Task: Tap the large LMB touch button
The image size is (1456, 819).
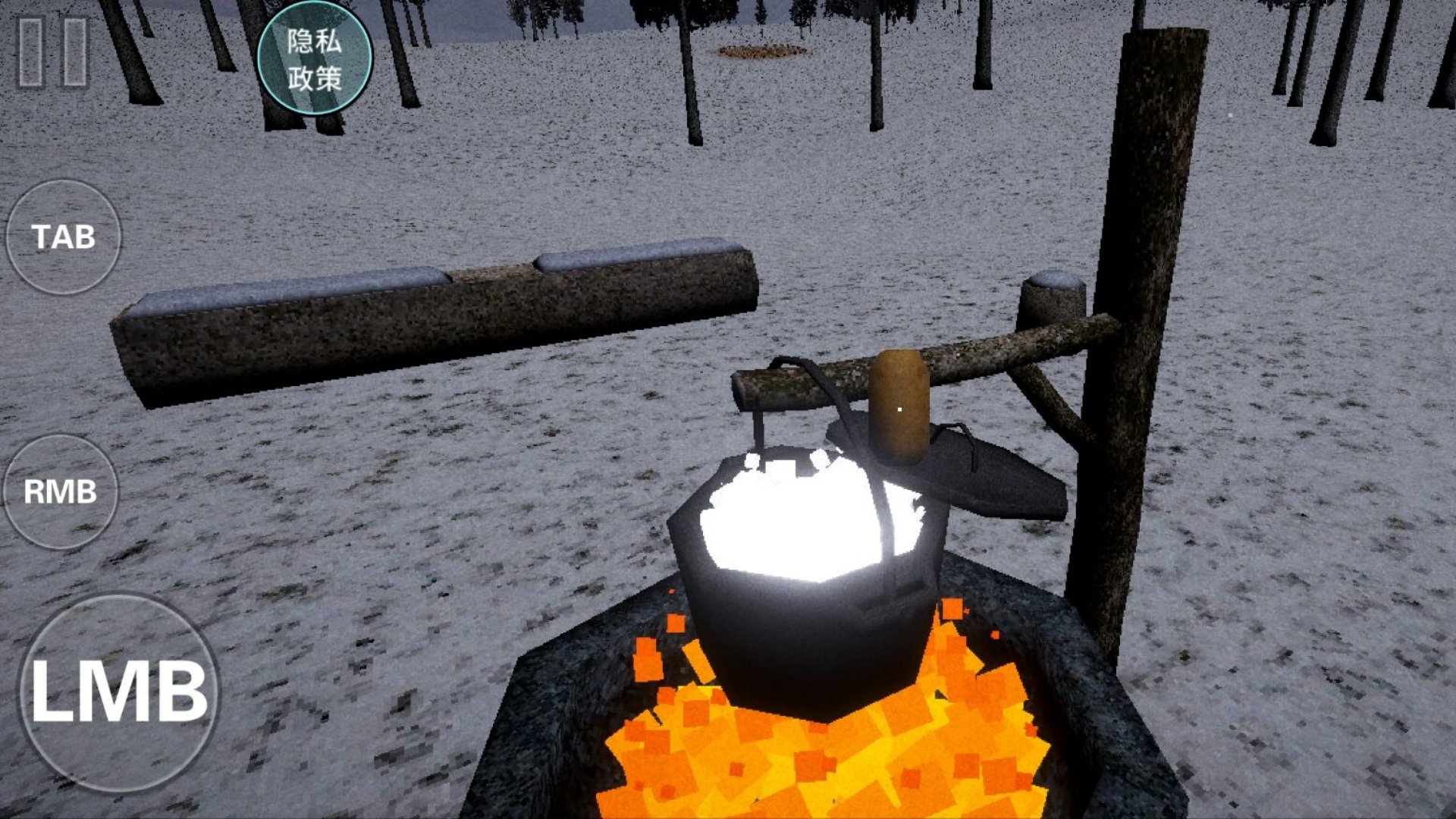Action: click(x=119, y=692)
